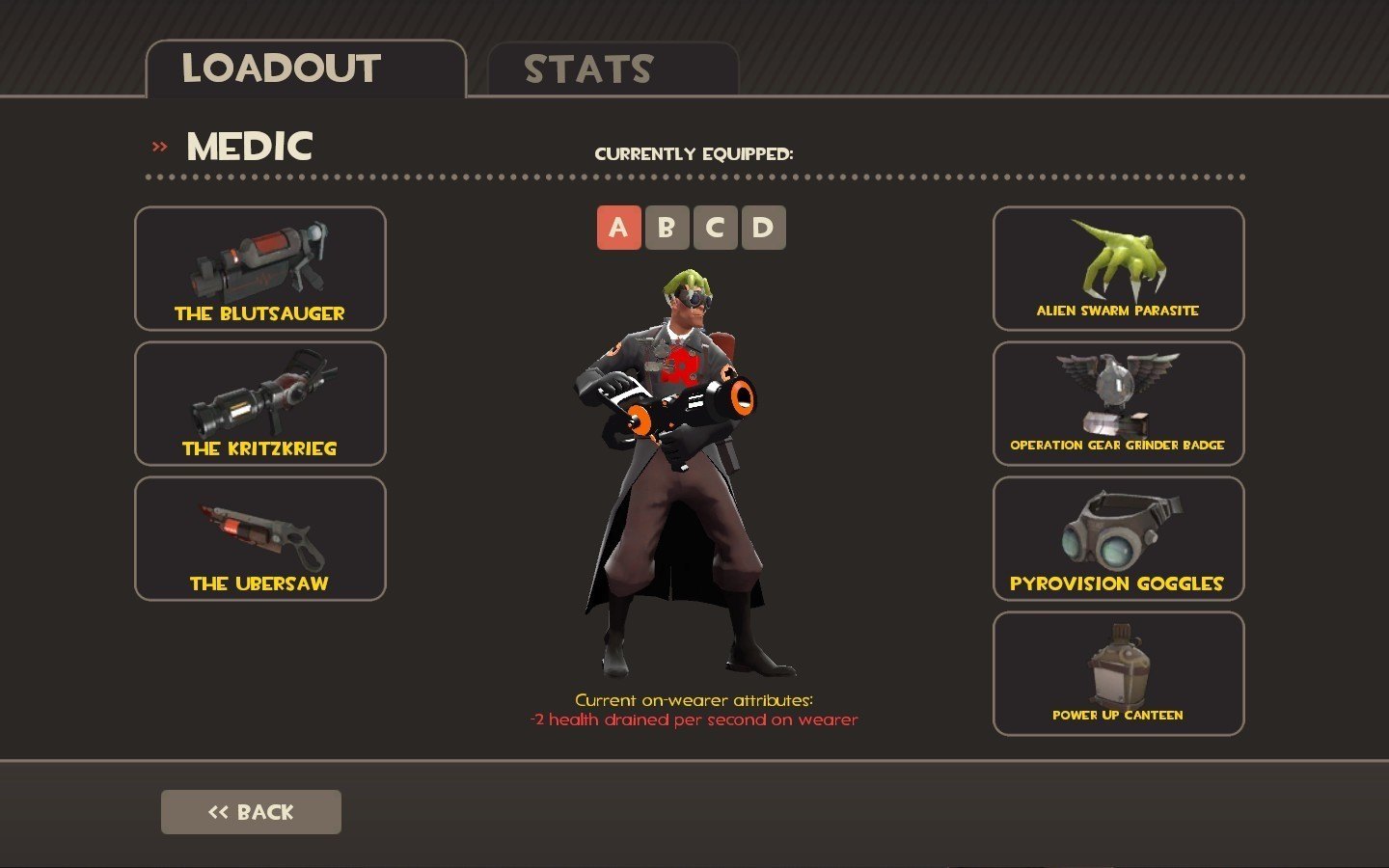Open the Alien Swarm Parasite slot
The height and width of the screenshot is (868, 1389).
(x=1118, y=268)
